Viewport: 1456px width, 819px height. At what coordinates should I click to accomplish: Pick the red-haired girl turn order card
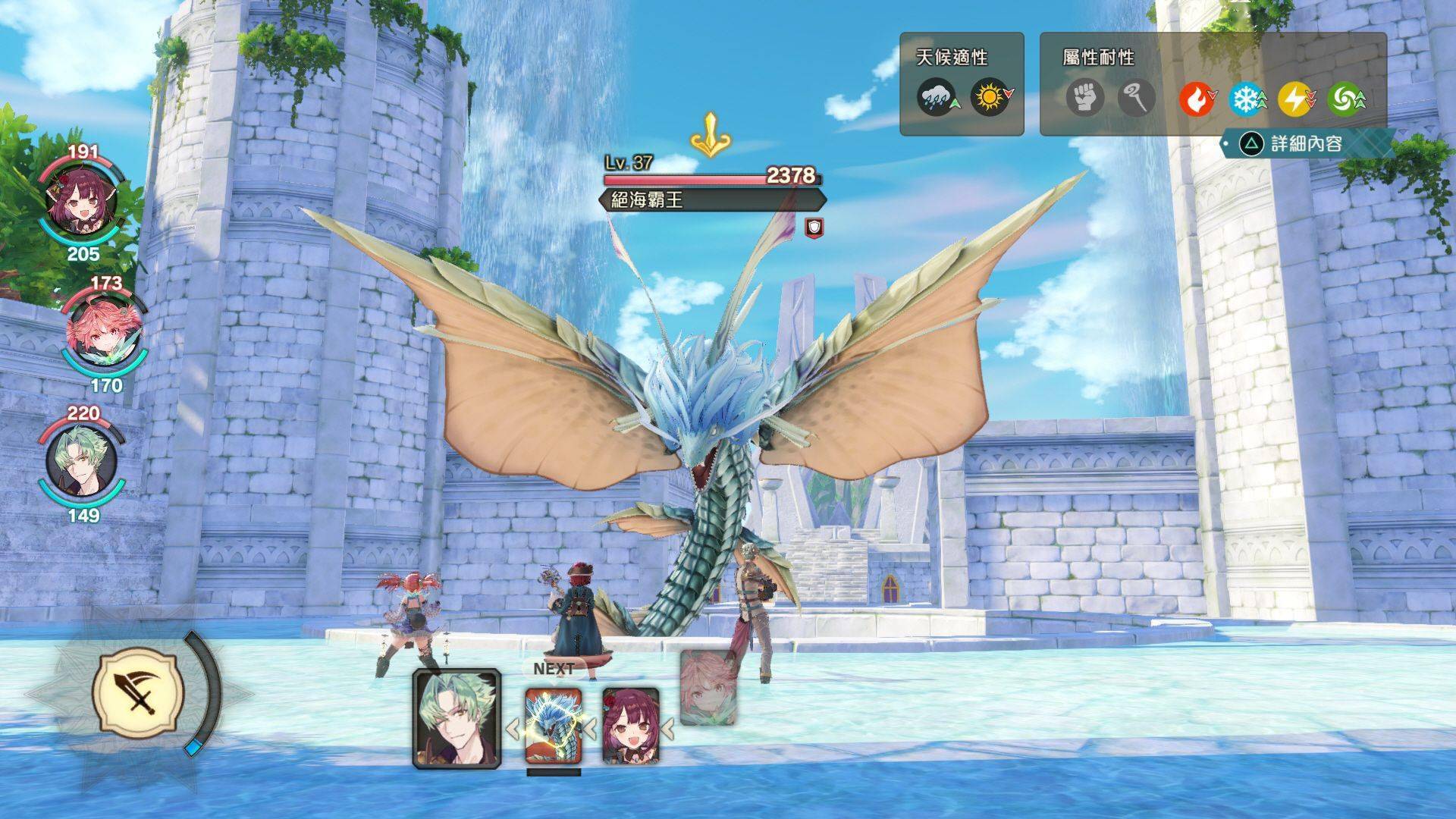tap(630, 726)
